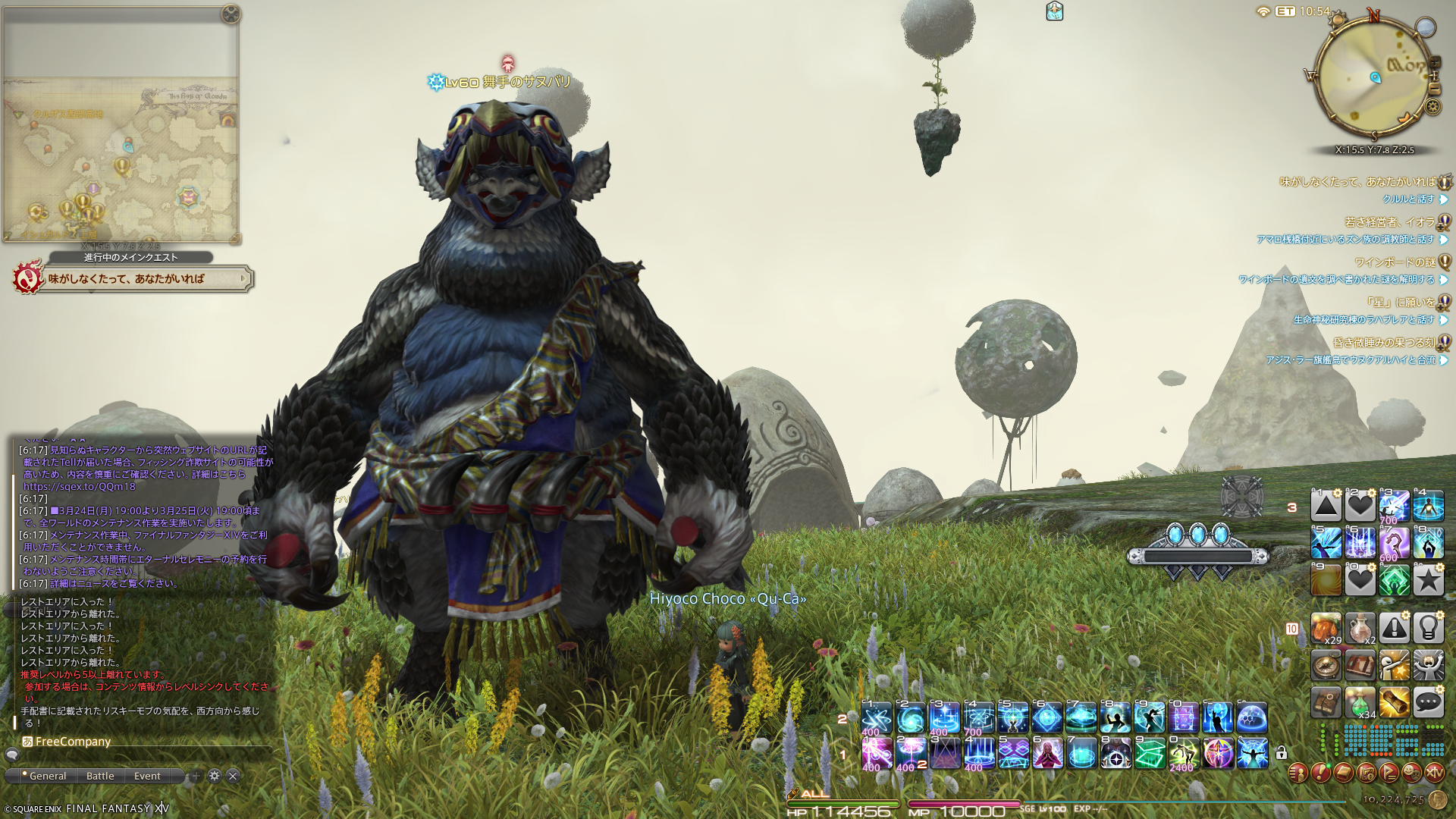Screen dimensions: 1456x819
Task: Open the main scenario quest banner
Action: coord(144,279)
